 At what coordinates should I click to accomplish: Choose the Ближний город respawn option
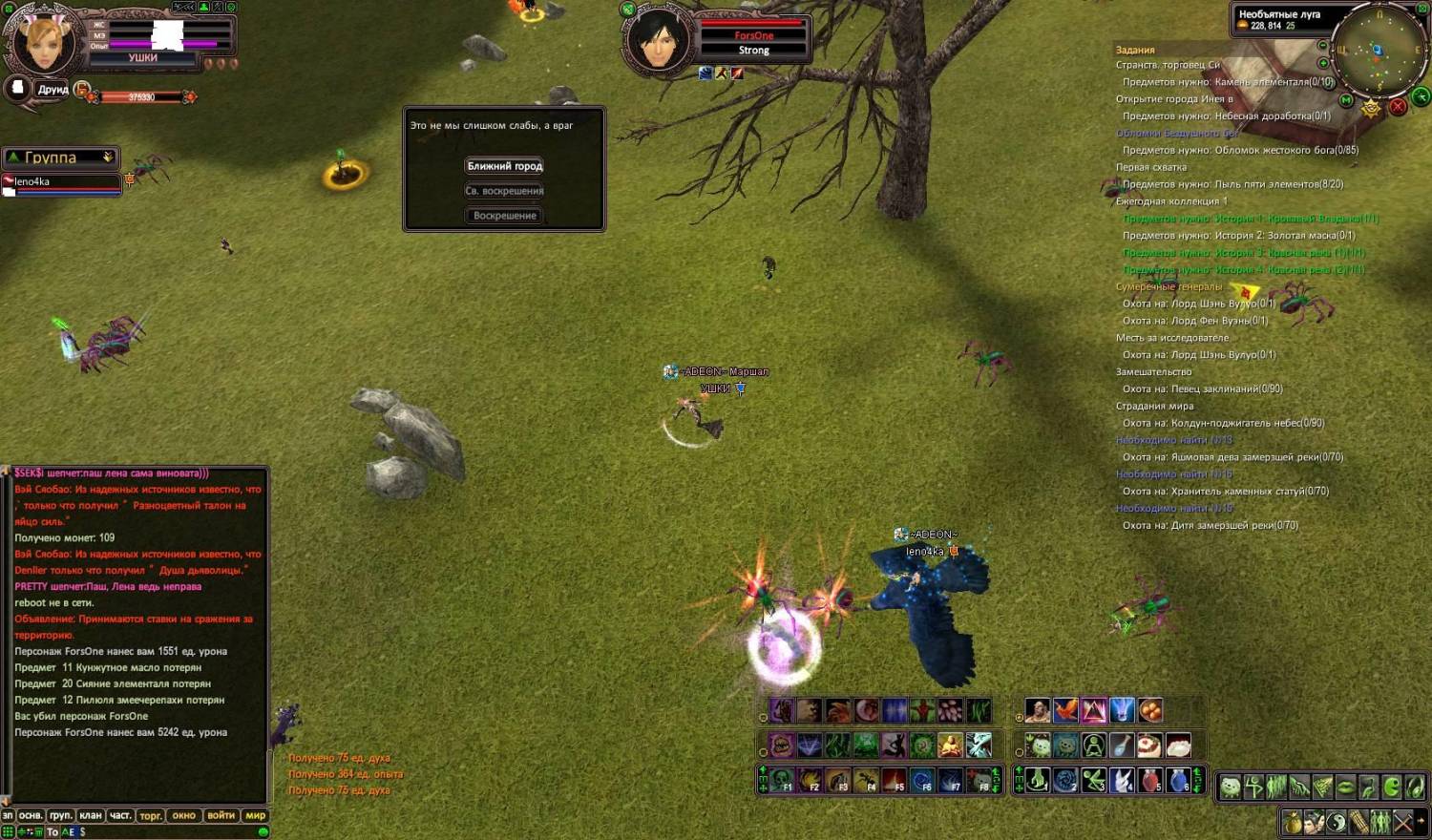[x=504, y=166]
